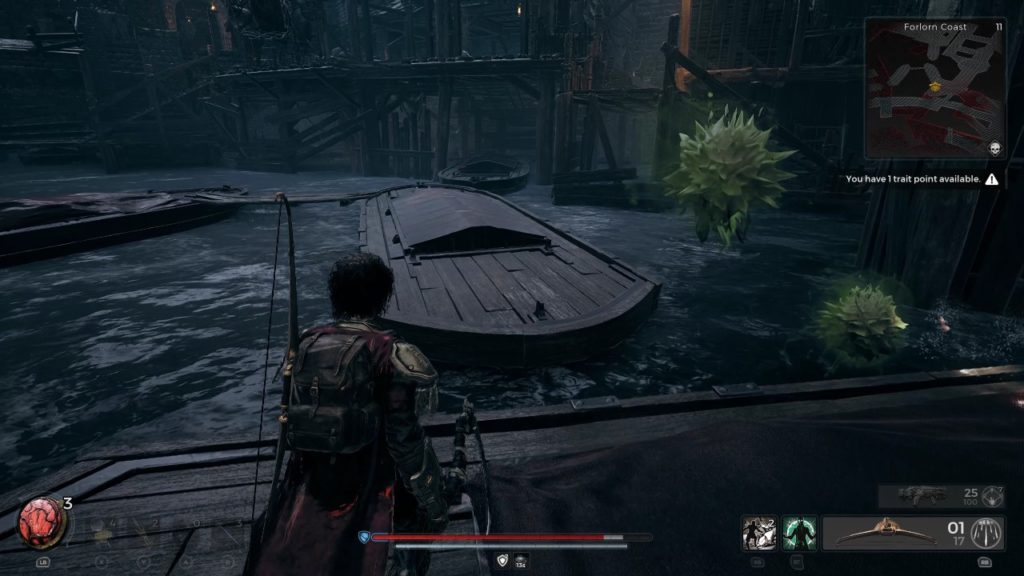
Task: Trigger the long gun's weapon mod icon
Action: coord(993,494)
